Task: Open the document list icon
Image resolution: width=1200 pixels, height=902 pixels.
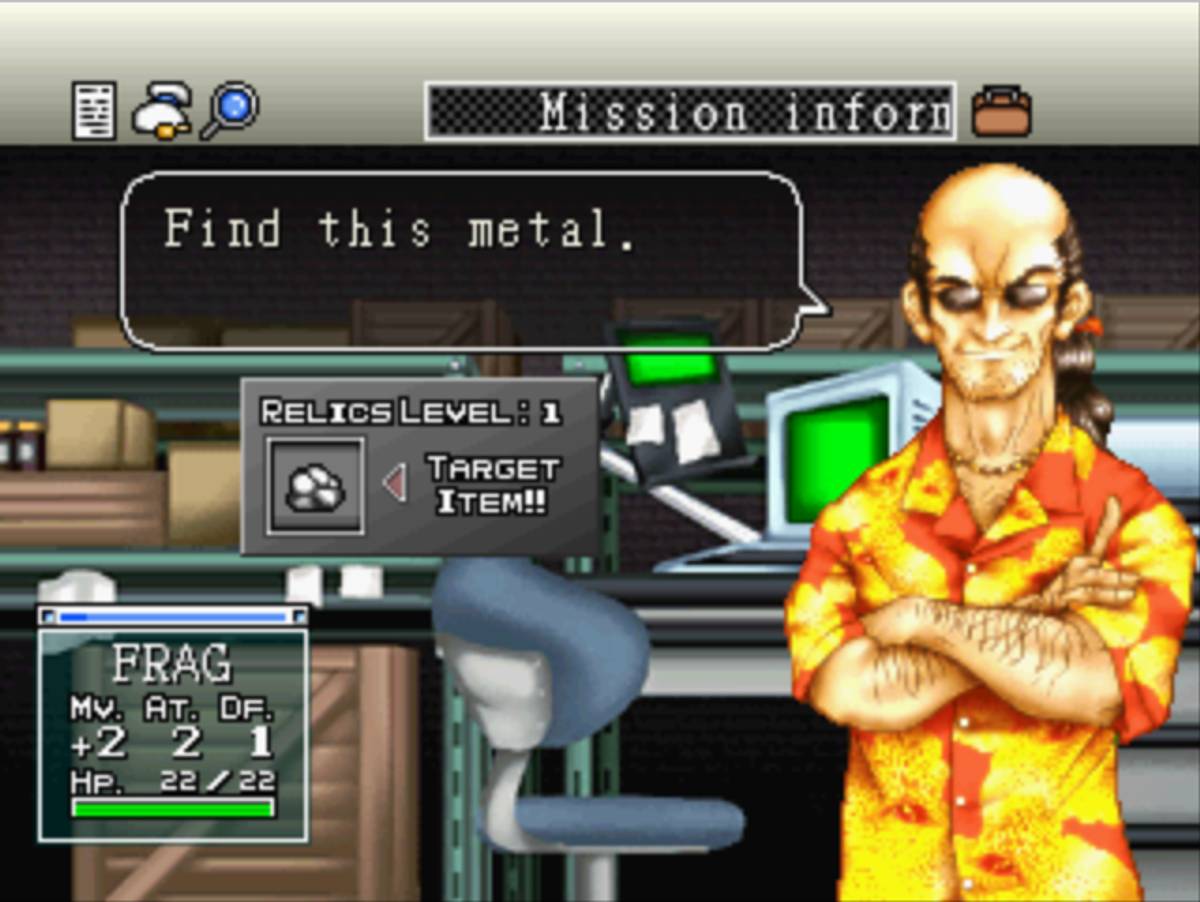Action: click(94, 110)
